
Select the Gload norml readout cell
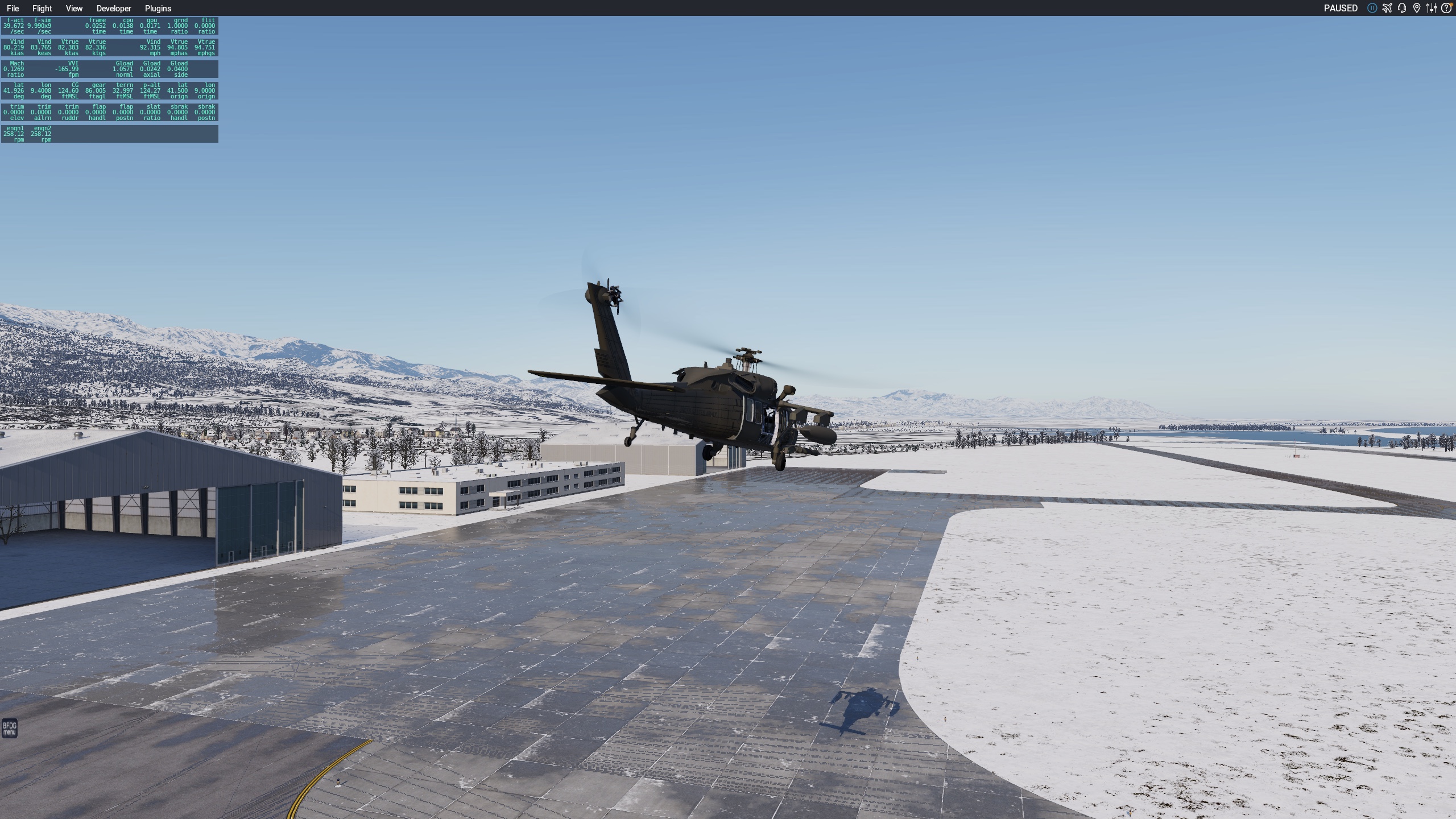[x=124, y=69]
